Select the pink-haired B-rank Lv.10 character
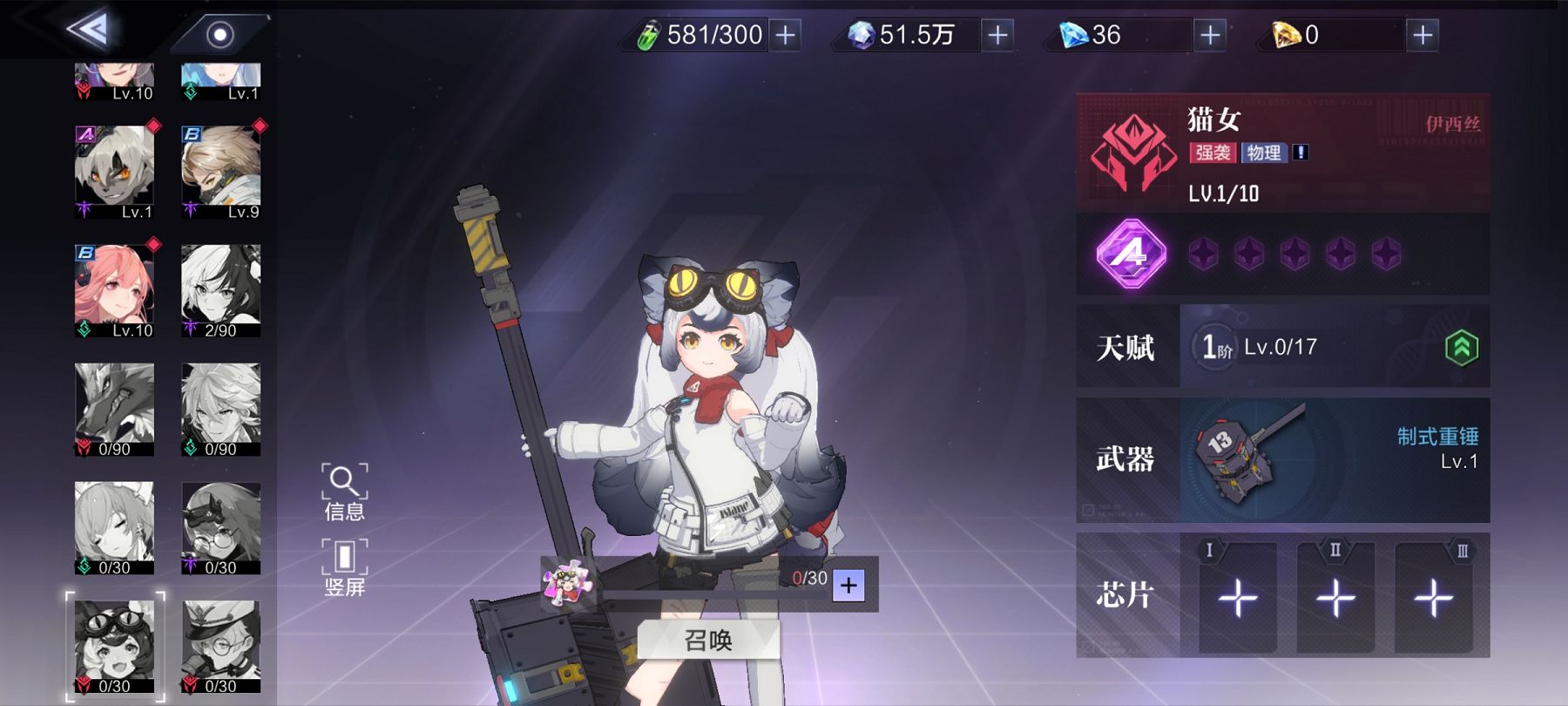1568x706 pixels. pyautogui.click(x=114, y=290)
